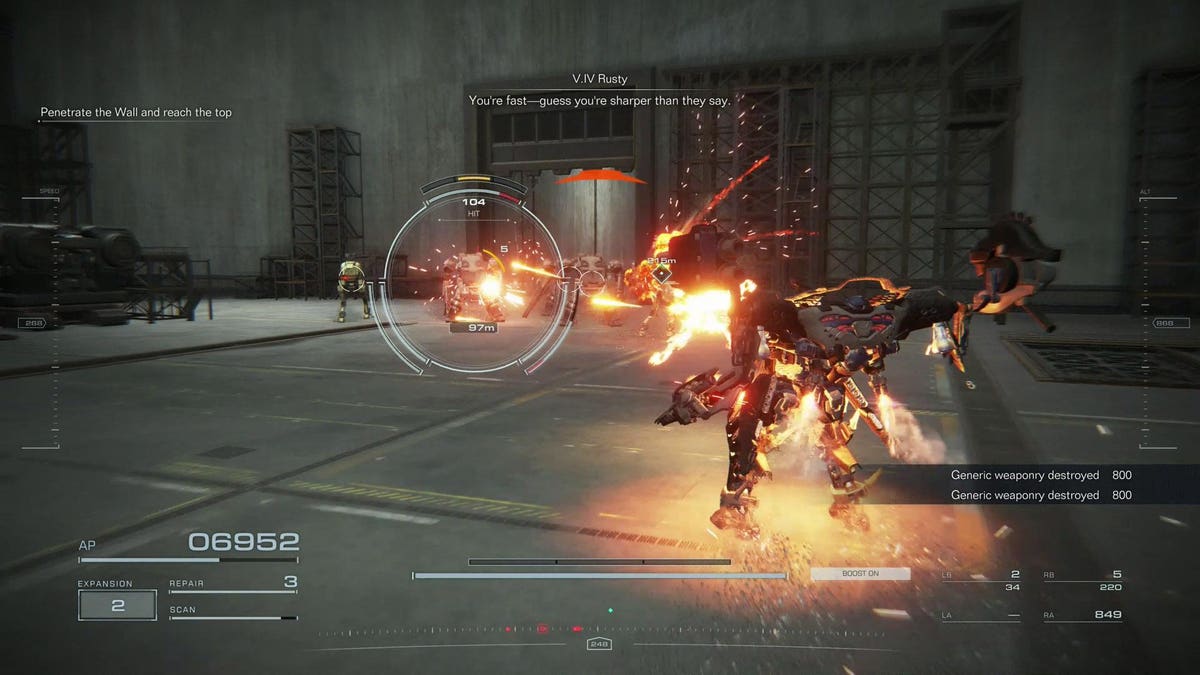Select the RB right-shoulder weapon slot

[x=1082, y=580]
